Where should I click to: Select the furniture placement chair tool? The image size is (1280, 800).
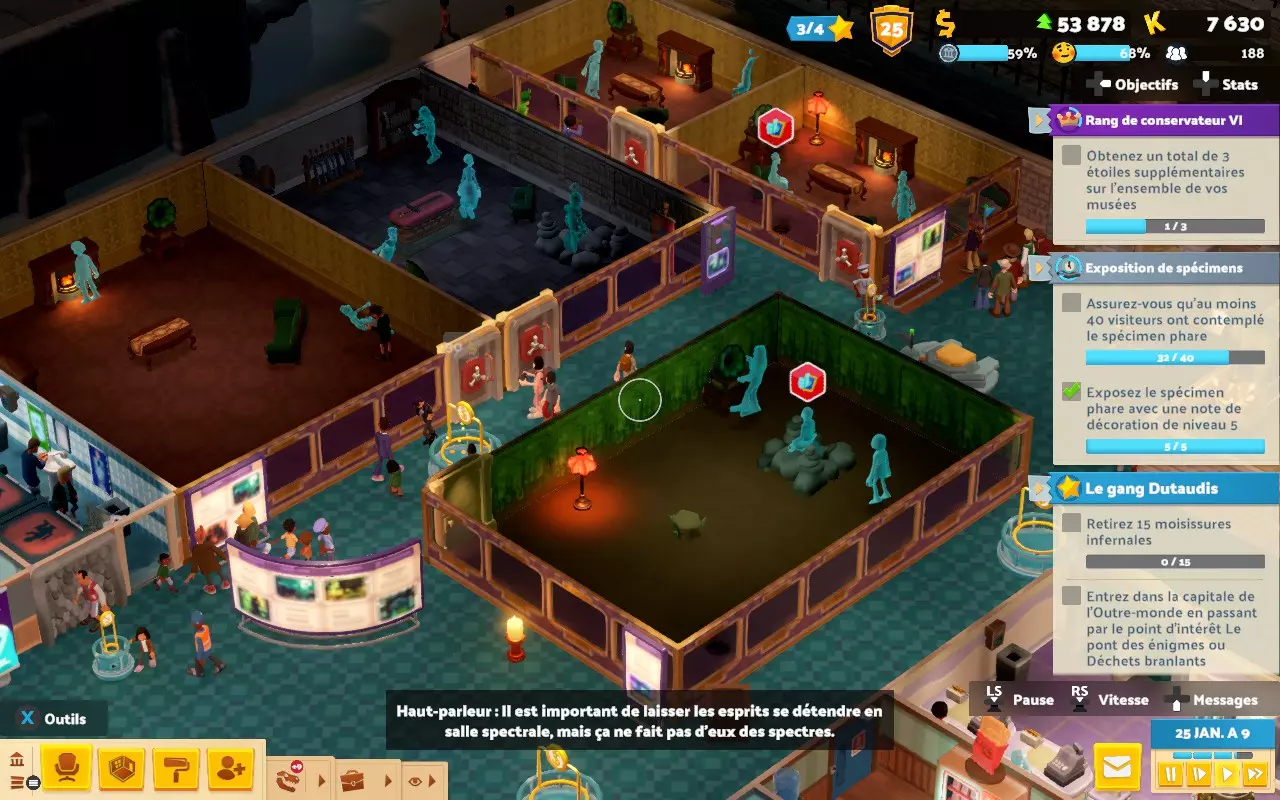click(x=67, y=767)
